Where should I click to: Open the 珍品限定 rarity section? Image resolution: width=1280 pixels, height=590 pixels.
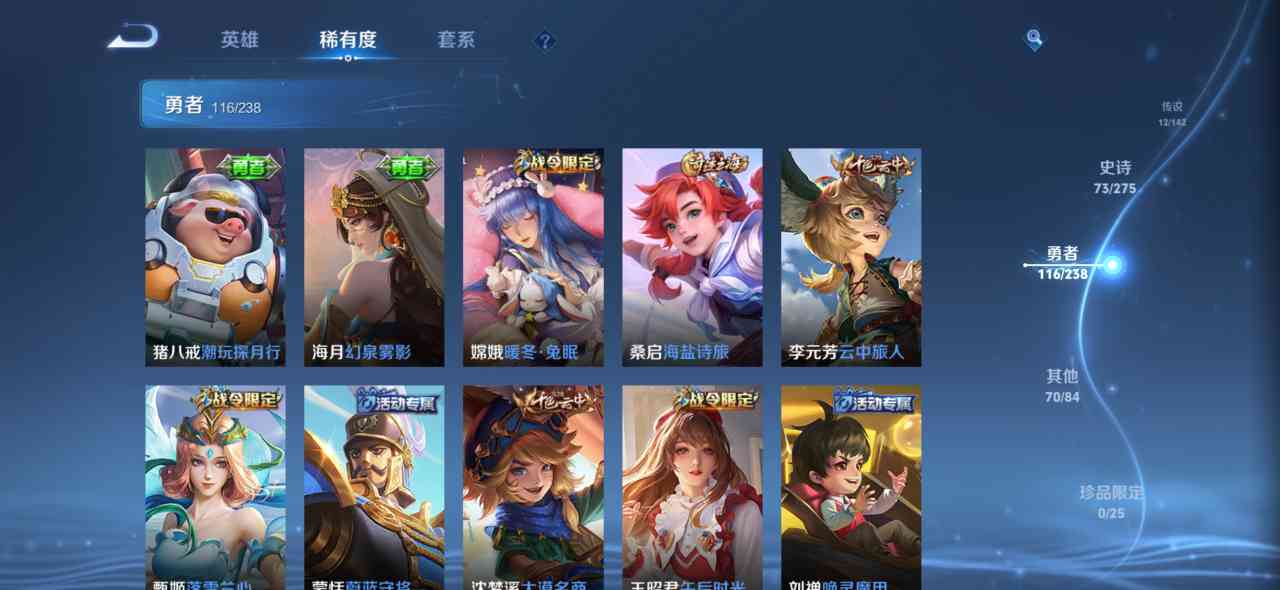pos(1110,502)
